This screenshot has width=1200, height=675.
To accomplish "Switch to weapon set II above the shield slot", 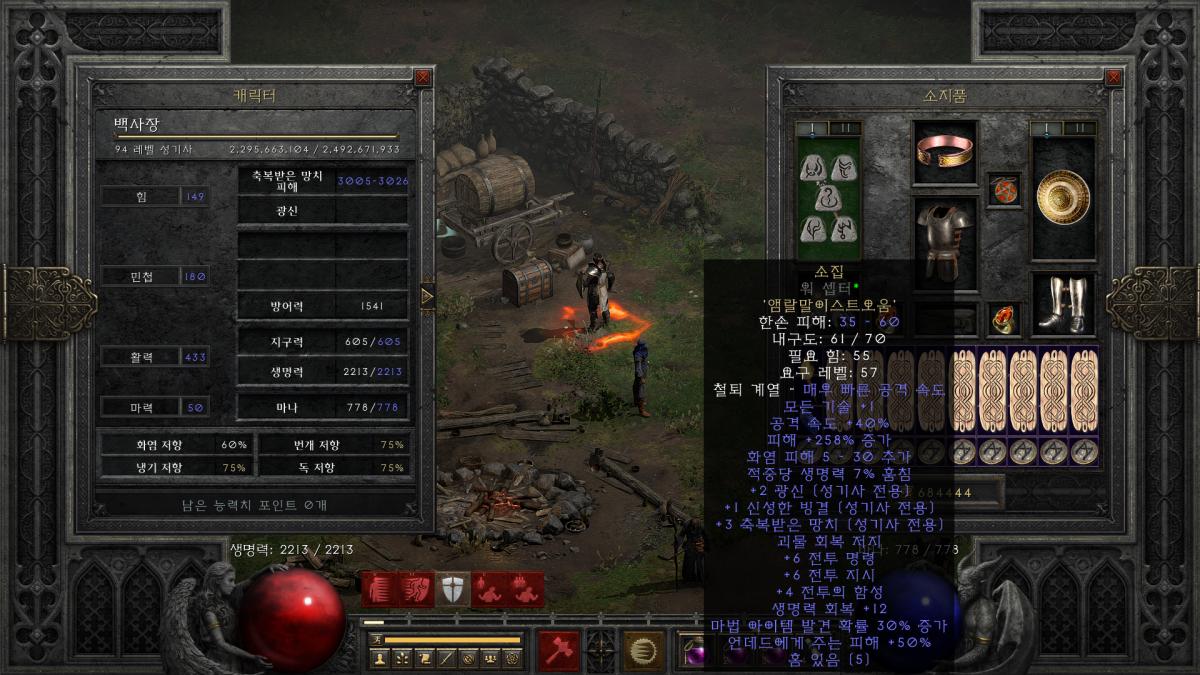I will click(x=1079, y=128).
